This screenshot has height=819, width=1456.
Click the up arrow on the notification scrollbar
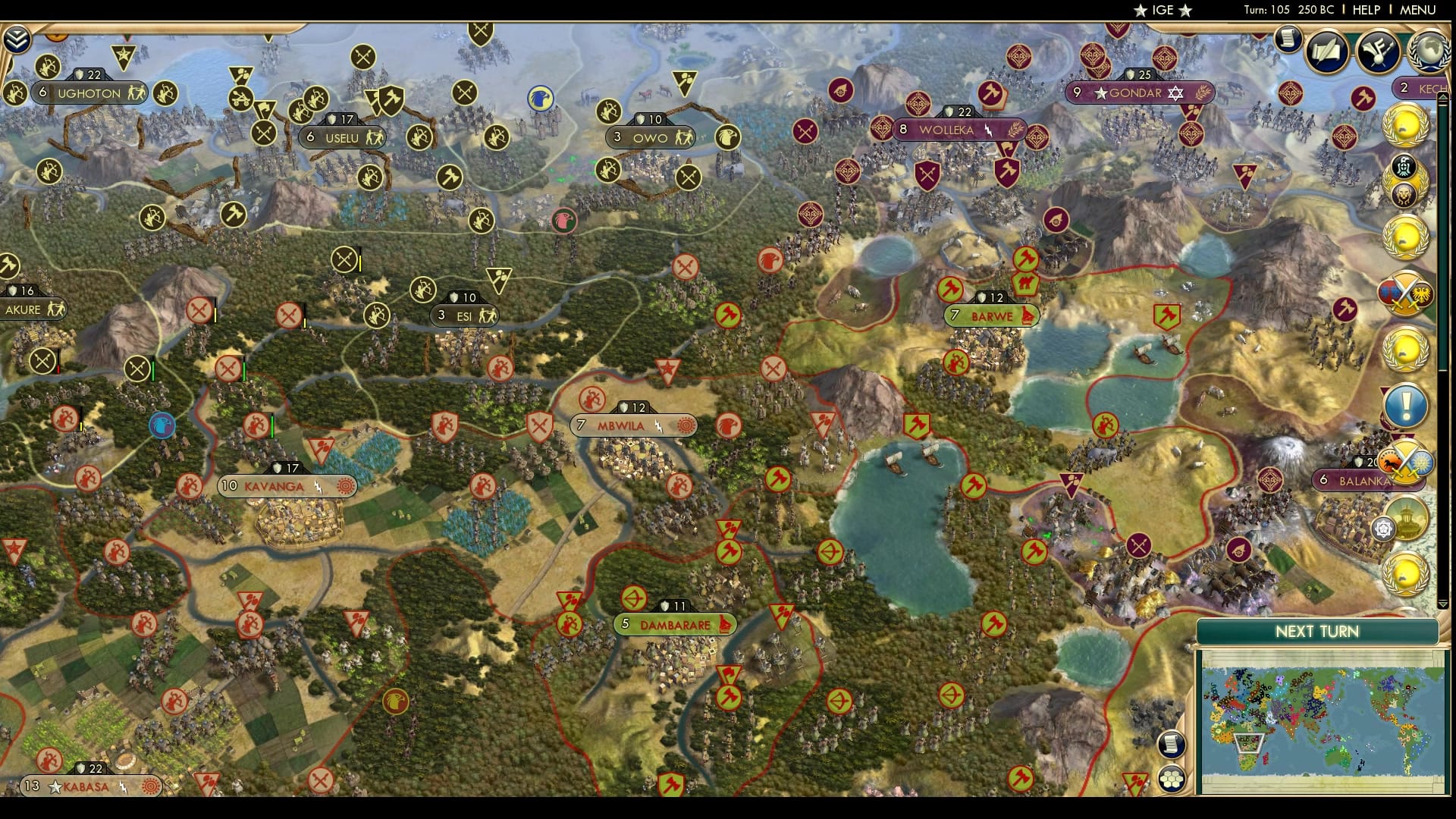click(x=1442, y=97)
